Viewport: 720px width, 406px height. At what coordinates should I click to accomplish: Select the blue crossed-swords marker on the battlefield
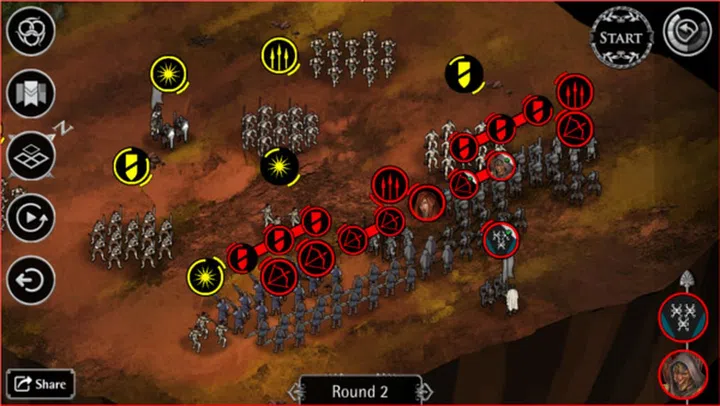pos(500,238)
